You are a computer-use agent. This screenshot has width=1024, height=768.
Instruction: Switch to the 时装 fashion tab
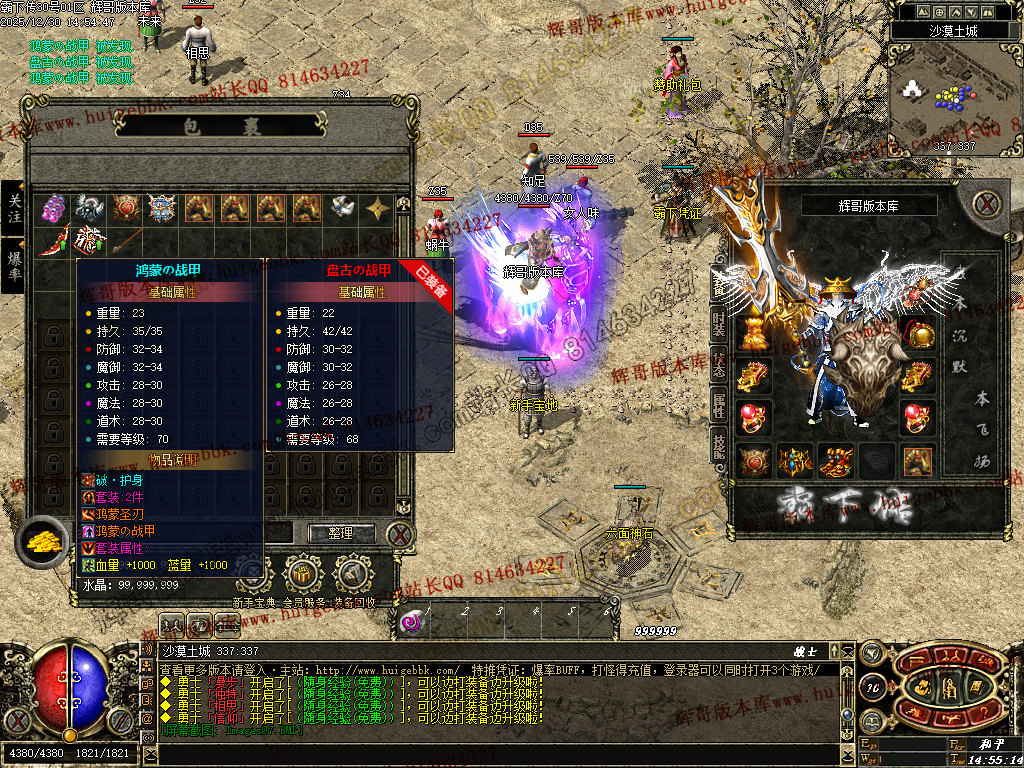(x=719, y=324)
